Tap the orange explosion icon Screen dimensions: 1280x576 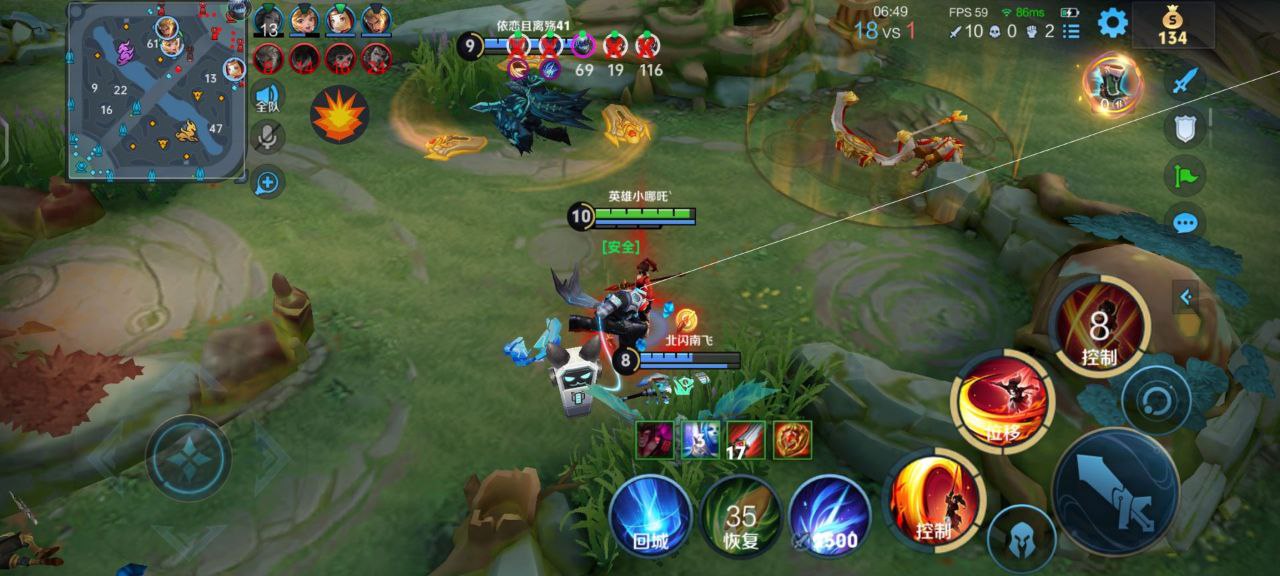(x=339, y=115)
